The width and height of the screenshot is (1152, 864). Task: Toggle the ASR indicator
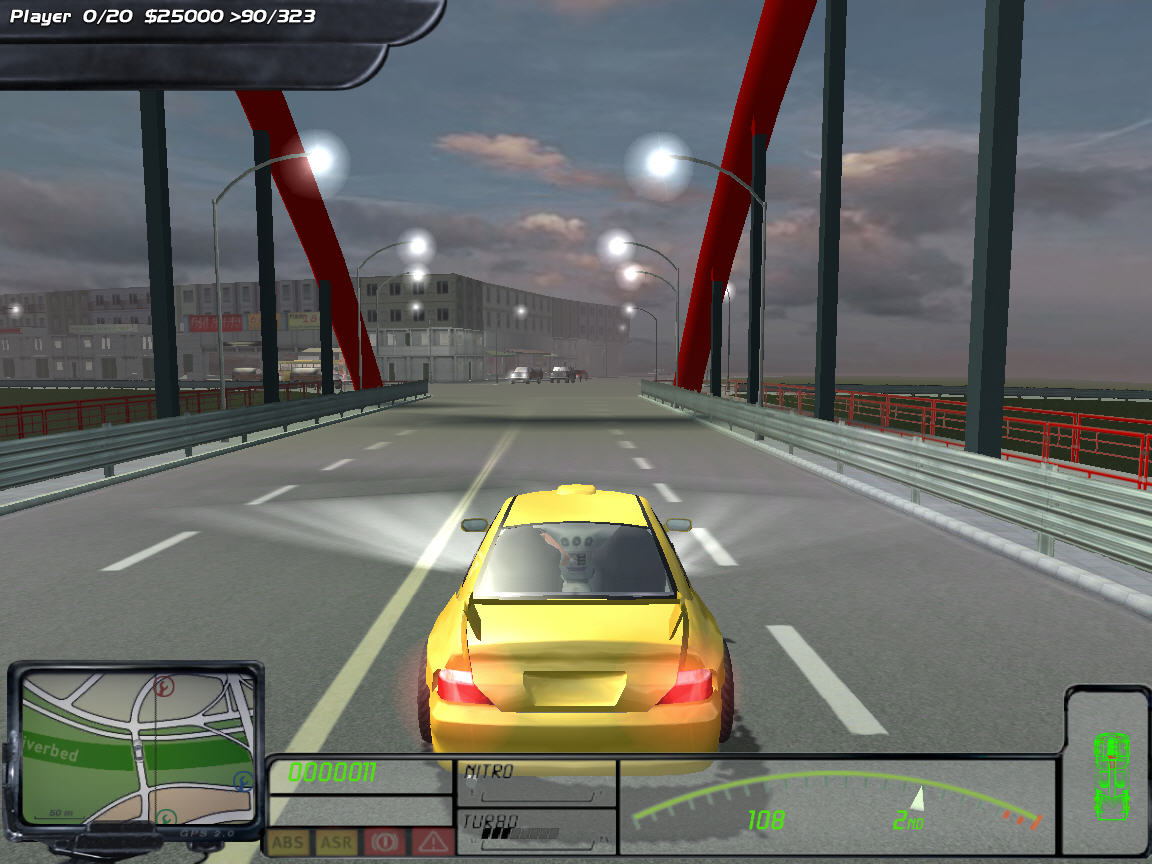336,842
